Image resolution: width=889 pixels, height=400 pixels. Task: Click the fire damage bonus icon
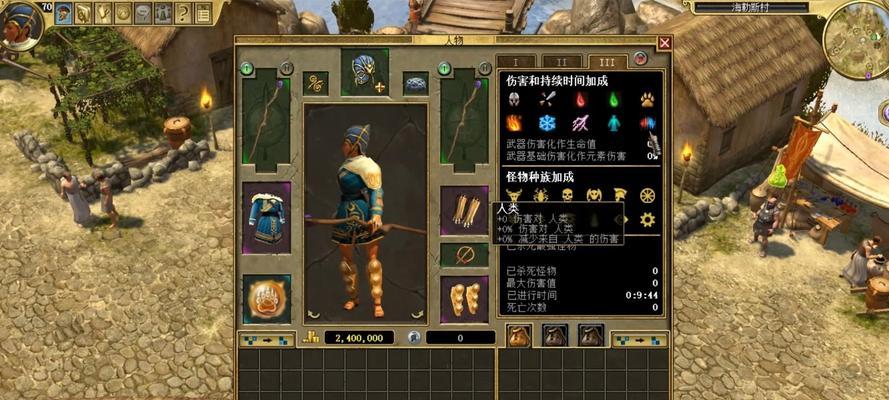click(x=515, y=123)
